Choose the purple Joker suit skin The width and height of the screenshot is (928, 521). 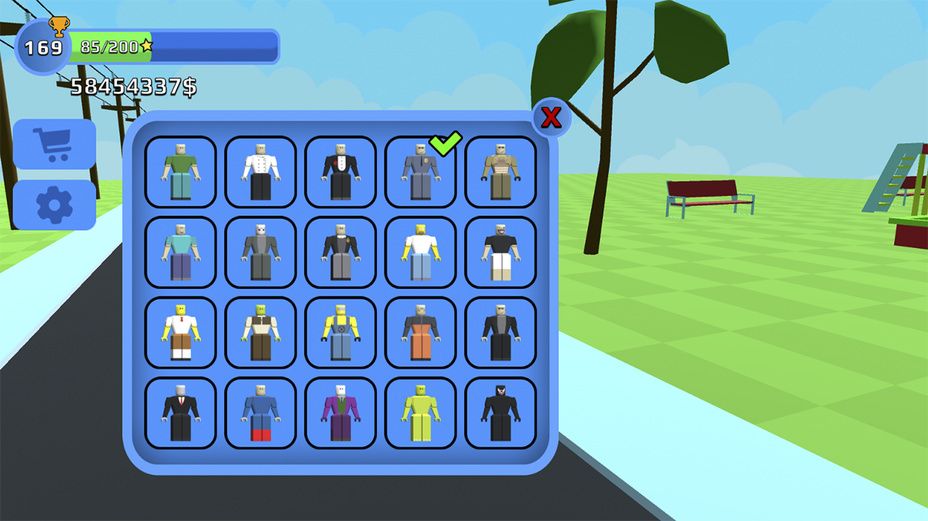341,412
